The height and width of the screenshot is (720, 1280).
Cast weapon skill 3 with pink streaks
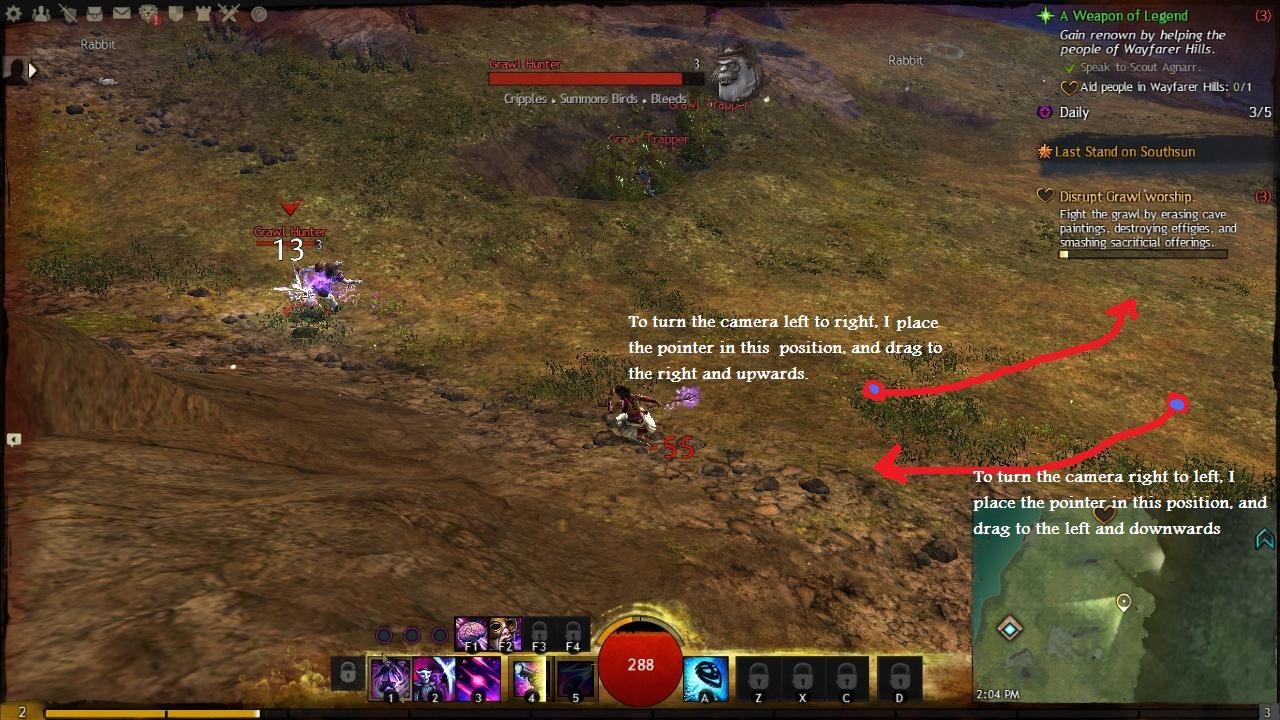[x=478, y=679]
